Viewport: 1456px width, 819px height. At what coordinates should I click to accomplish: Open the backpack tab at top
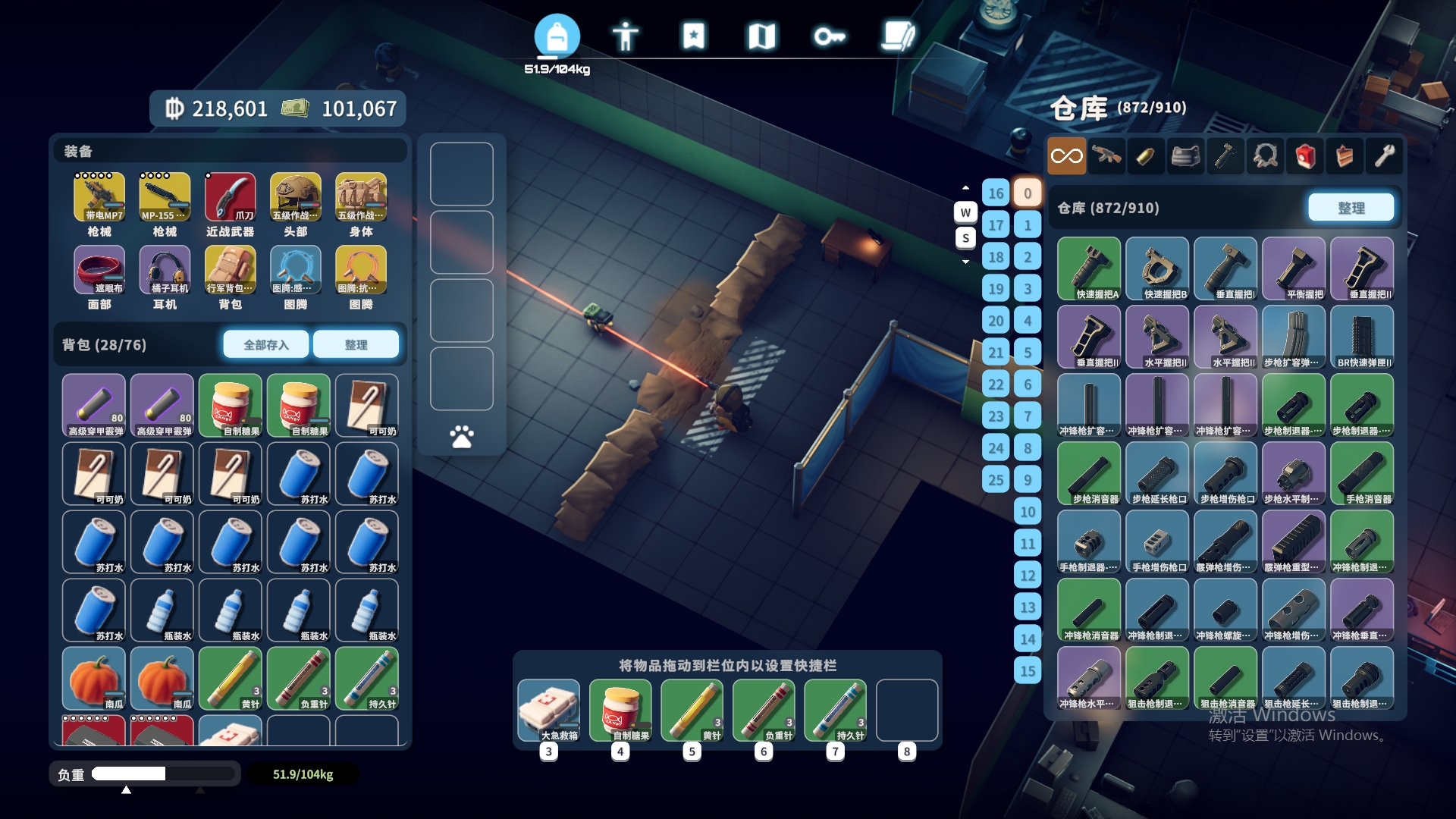point(557,36)
